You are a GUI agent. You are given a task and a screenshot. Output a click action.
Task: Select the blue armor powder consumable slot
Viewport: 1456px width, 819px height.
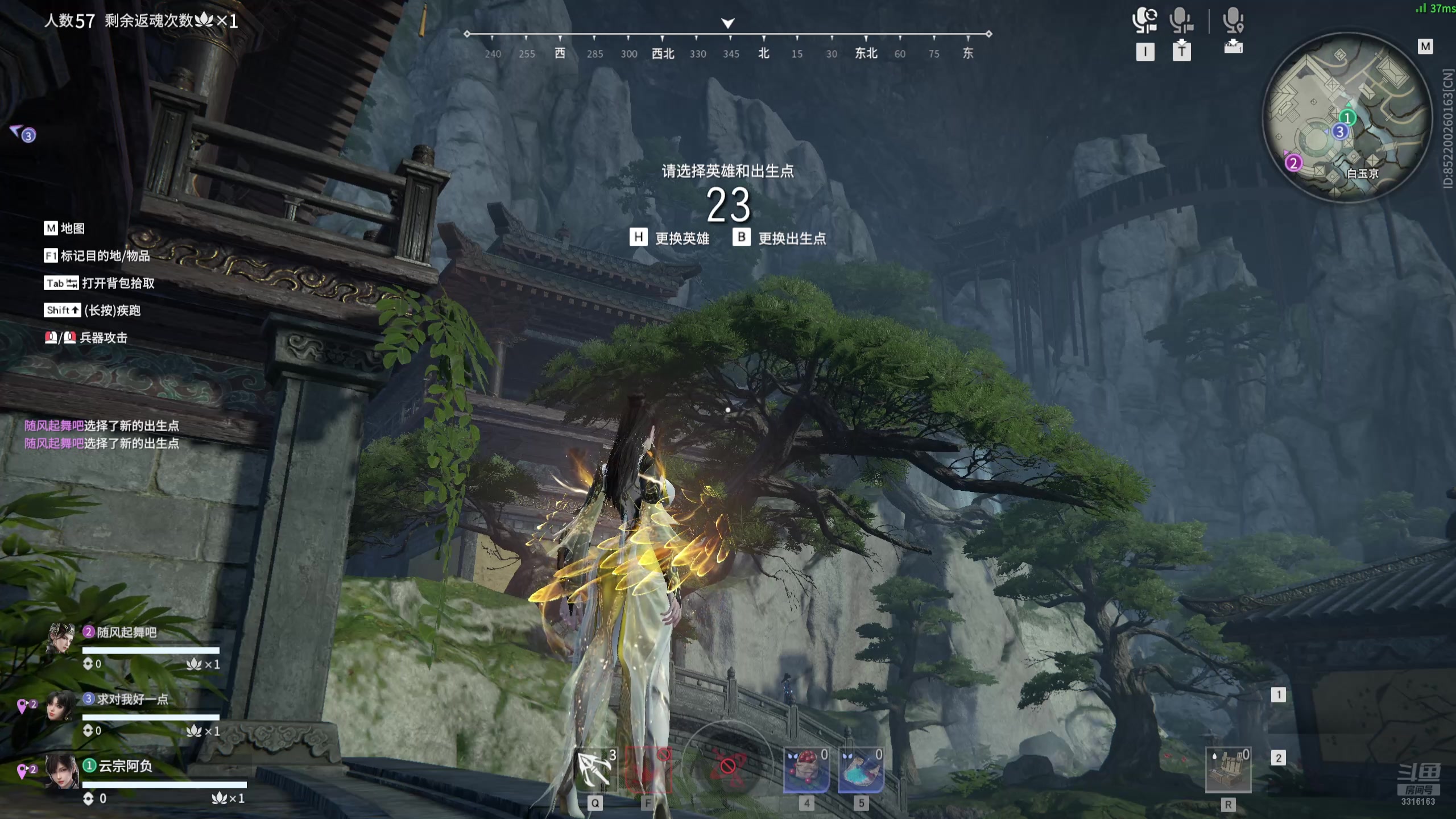[861, 770]
